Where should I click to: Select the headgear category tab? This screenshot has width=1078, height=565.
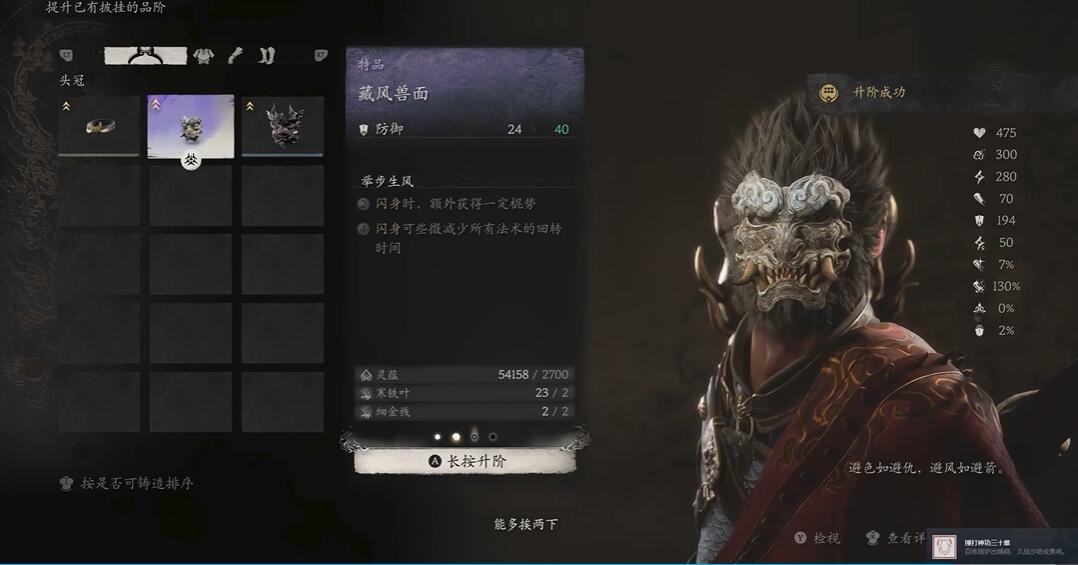(146, 55)
